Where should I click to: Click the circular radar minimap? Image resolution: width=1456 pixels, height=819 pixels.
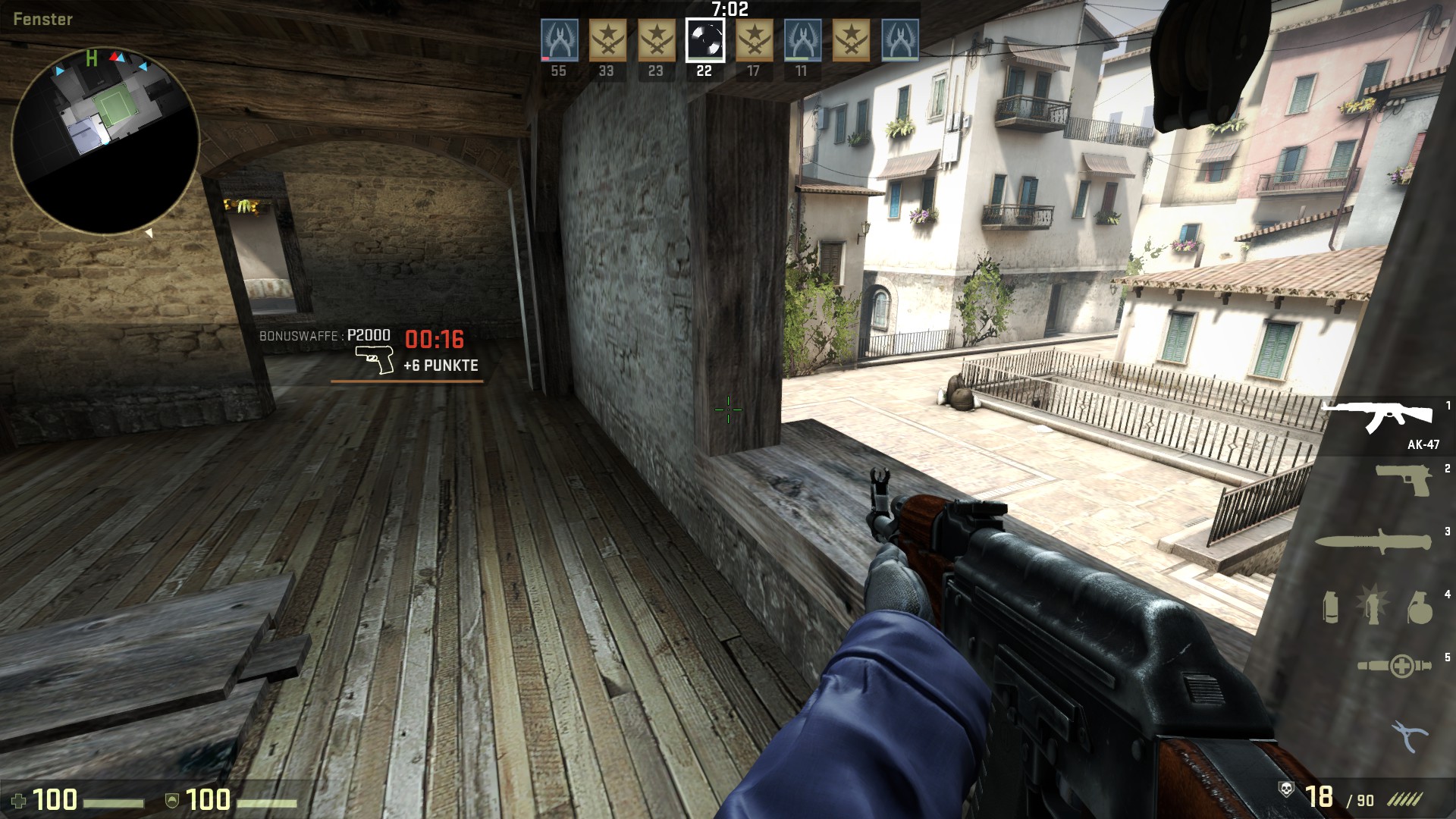click(105, 140)
